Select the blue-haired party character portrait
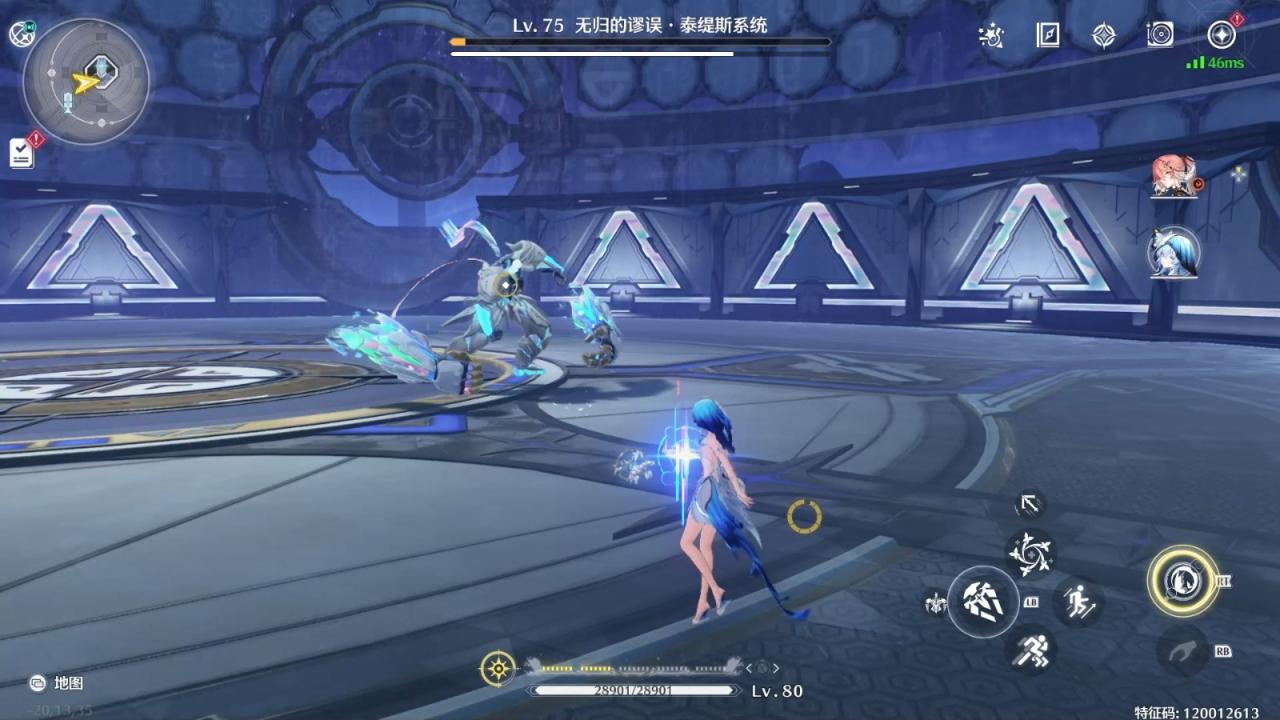 (1172, 251)
